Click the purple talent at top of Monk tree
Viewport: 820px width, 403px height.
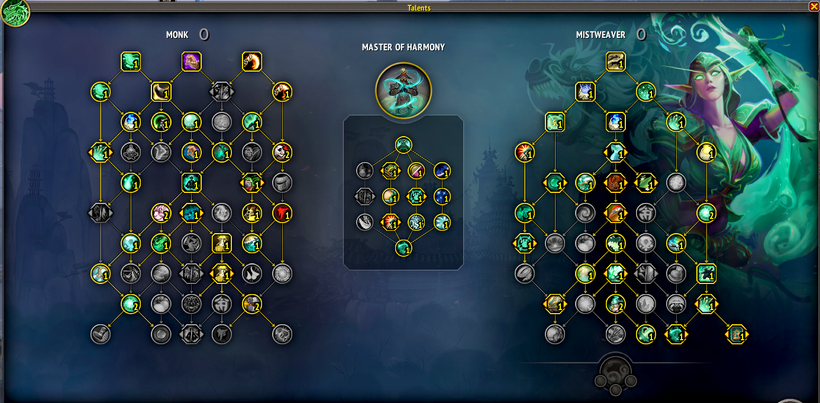(x=191, y=62)
